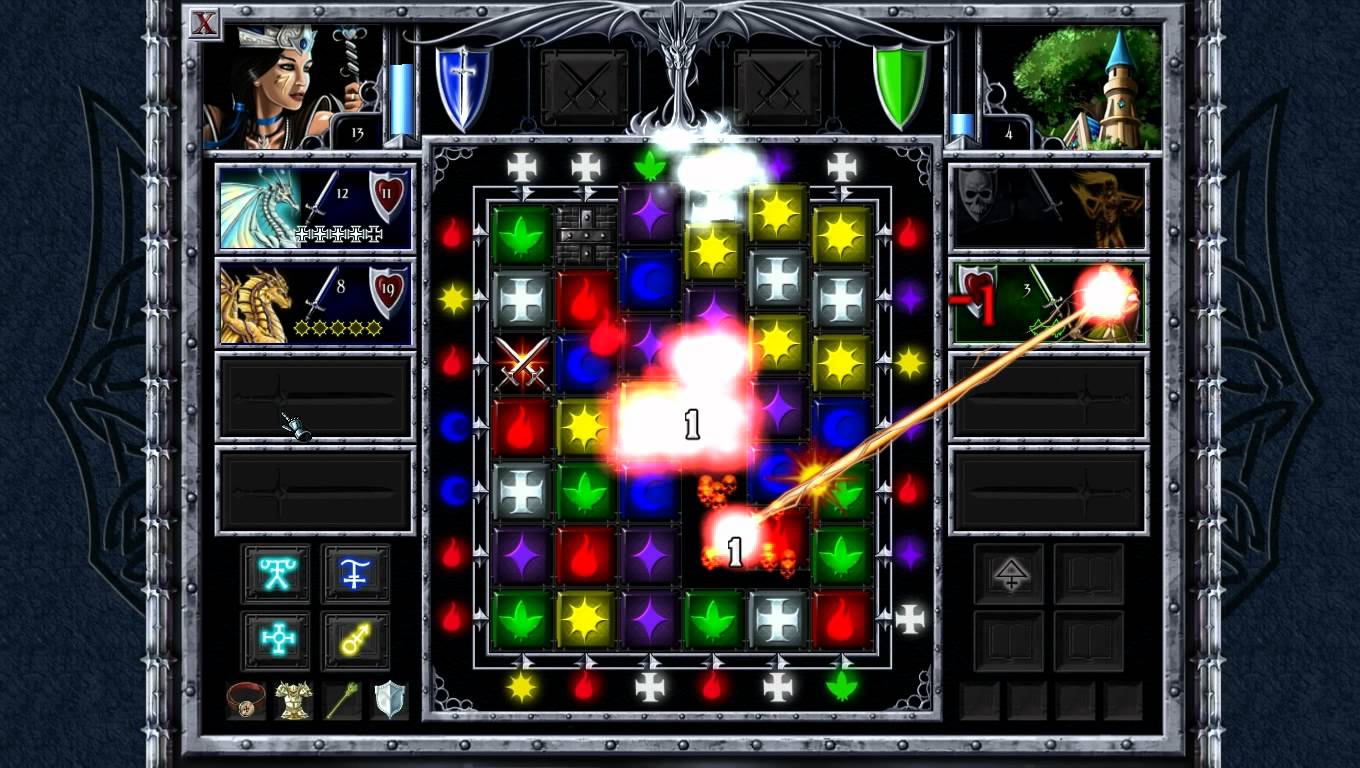1360x768 pixels.
Task: Cast the cyan stick-figure rune spell
Action: (276, 573)
